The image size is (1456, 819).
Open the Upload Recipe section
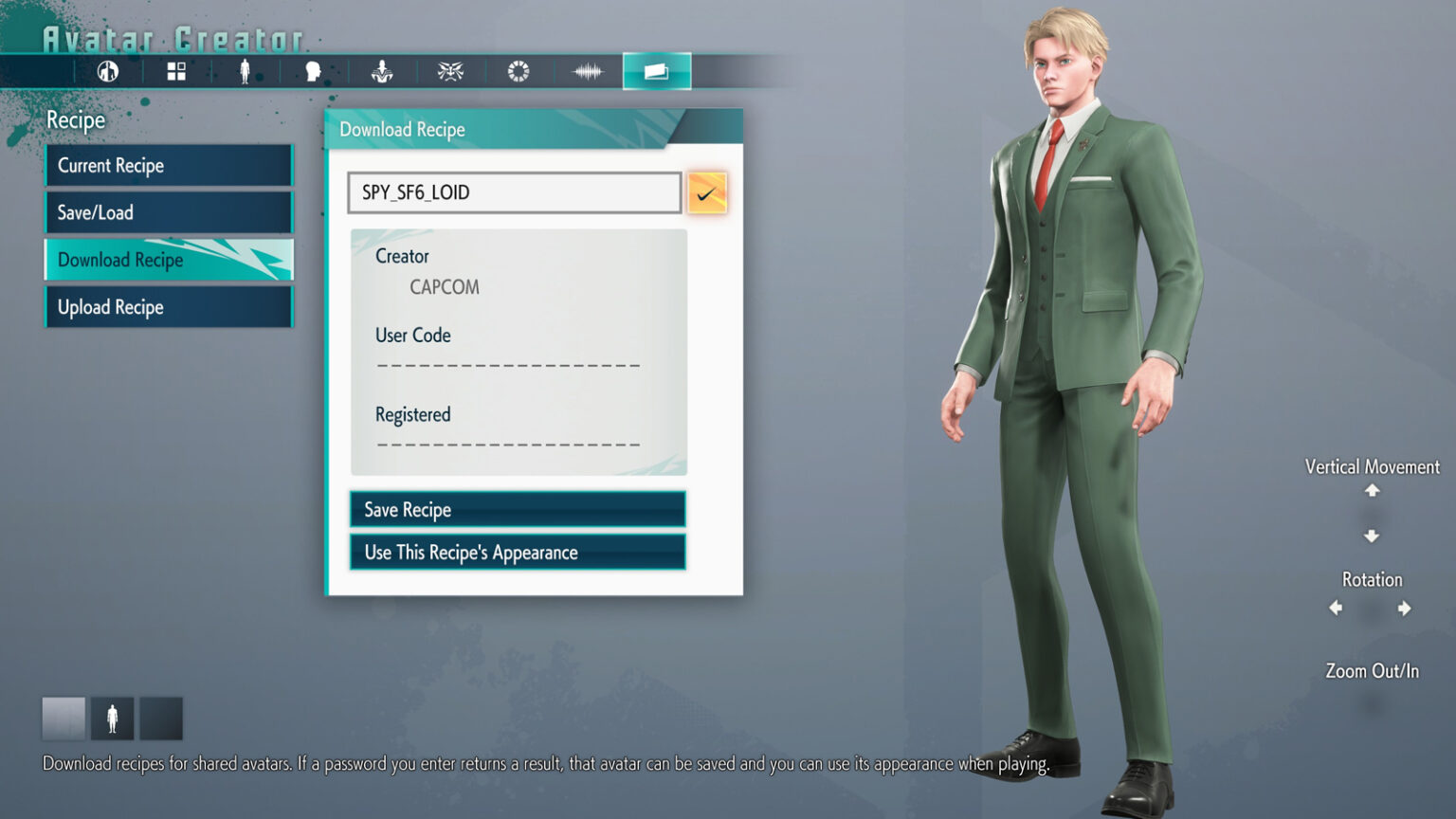(x=168, y=306)
